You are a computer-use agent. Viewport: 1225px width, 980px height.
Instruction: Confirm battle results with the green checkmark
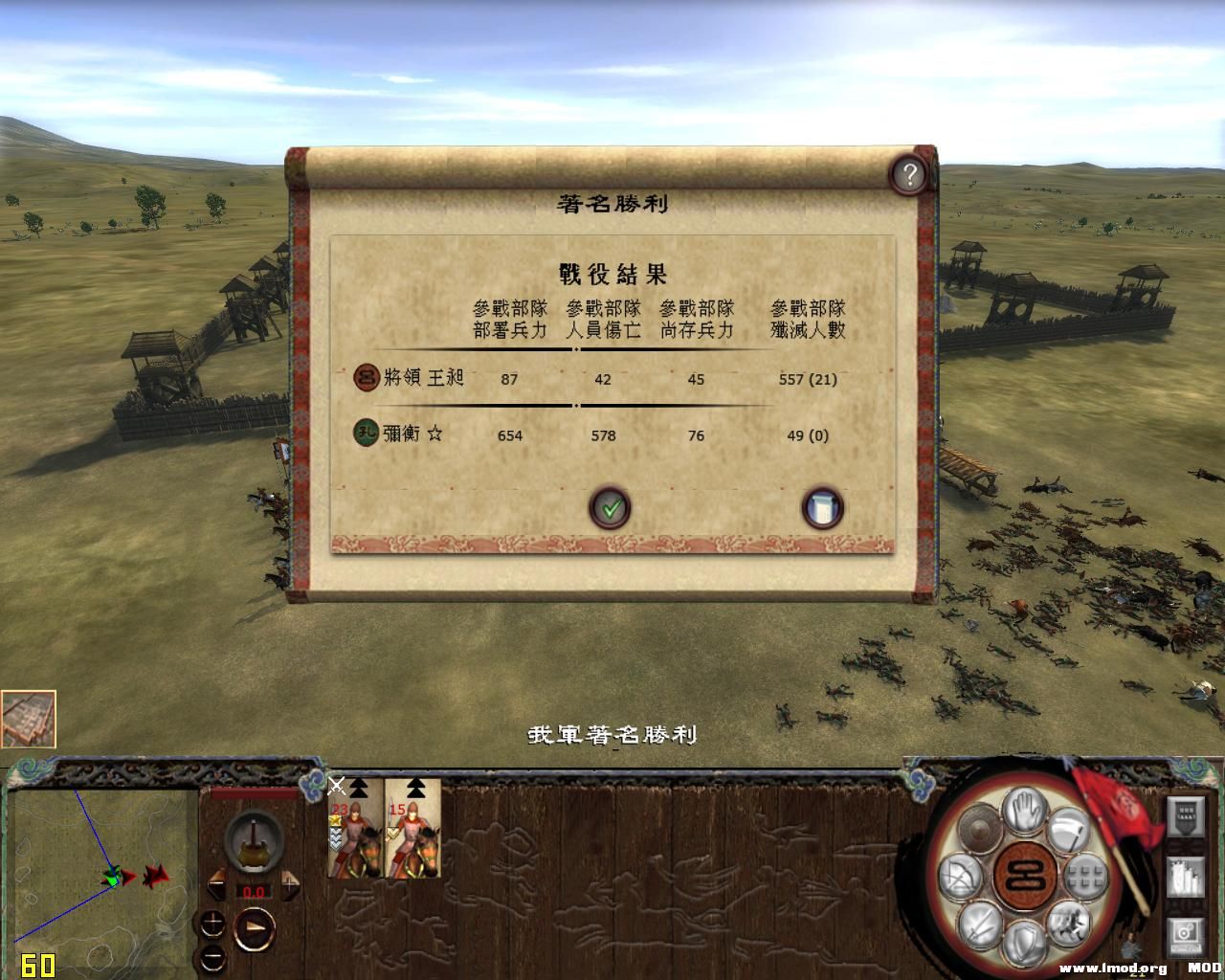[610, 508]
